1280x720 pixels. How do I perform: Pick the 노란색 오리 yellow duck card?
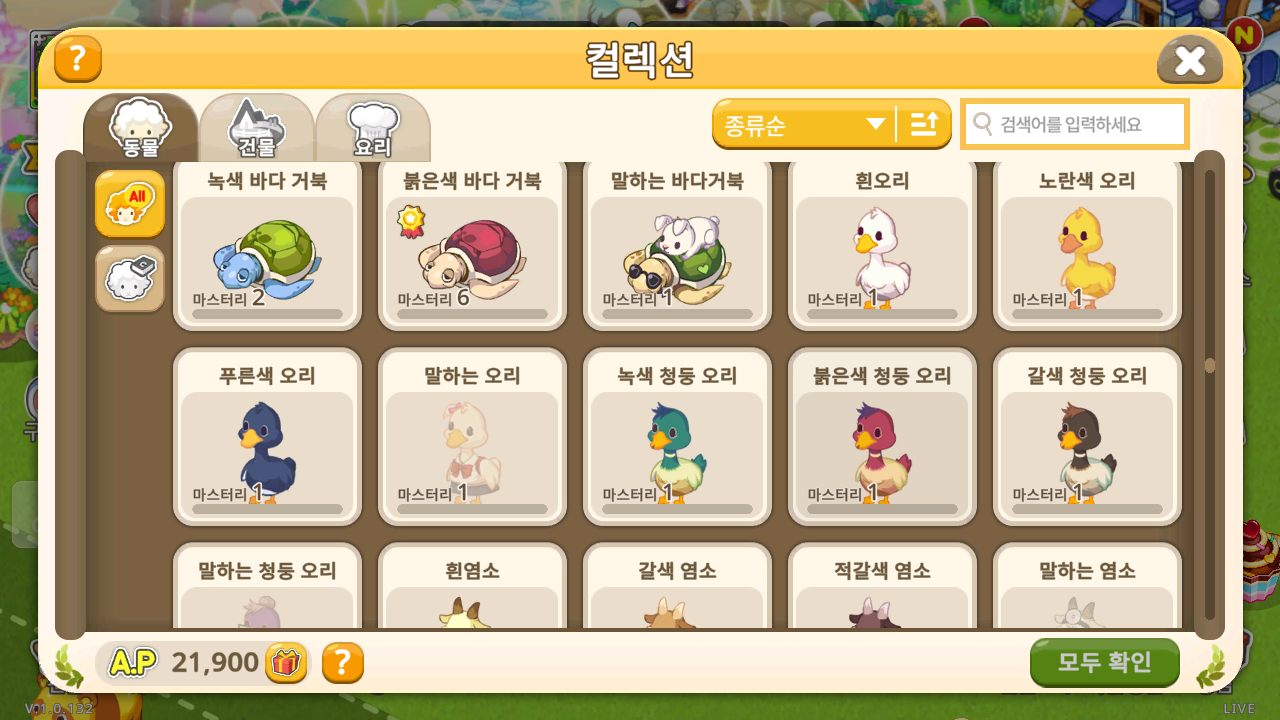pos(1087,245)
